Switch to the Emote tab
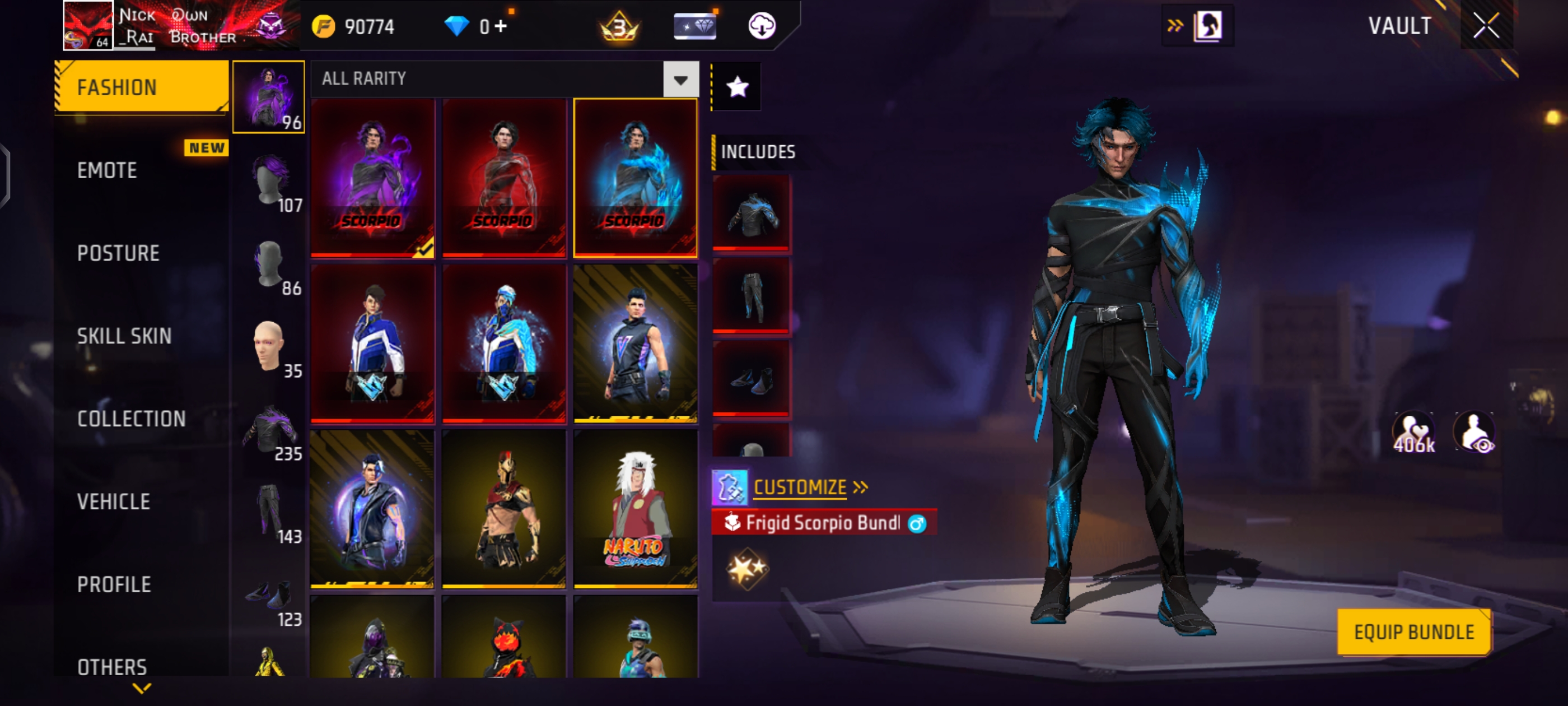Screen dimensions: 1568x706 pos(107,170)
